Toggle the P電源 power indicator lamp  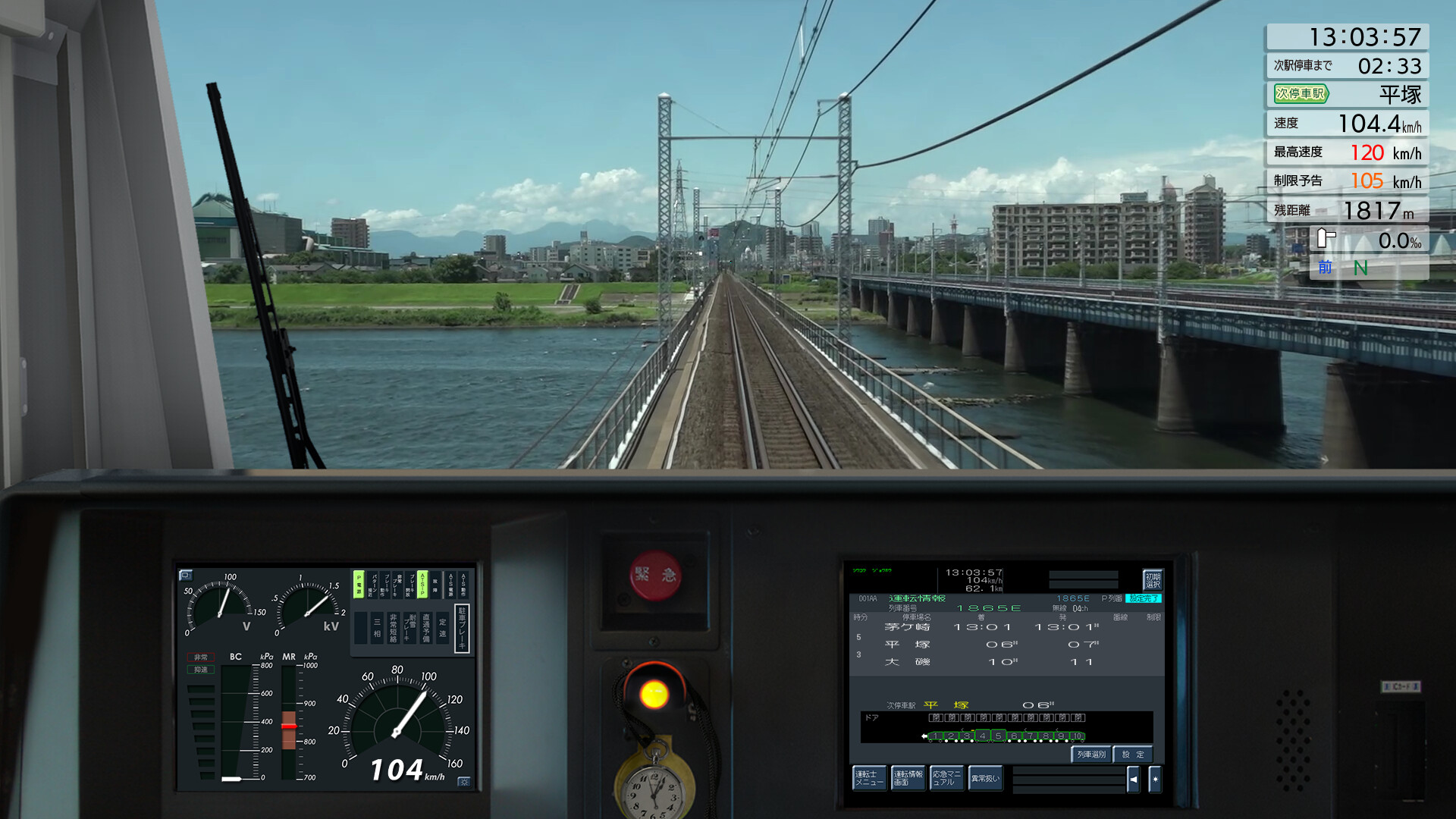coord(358,585)
